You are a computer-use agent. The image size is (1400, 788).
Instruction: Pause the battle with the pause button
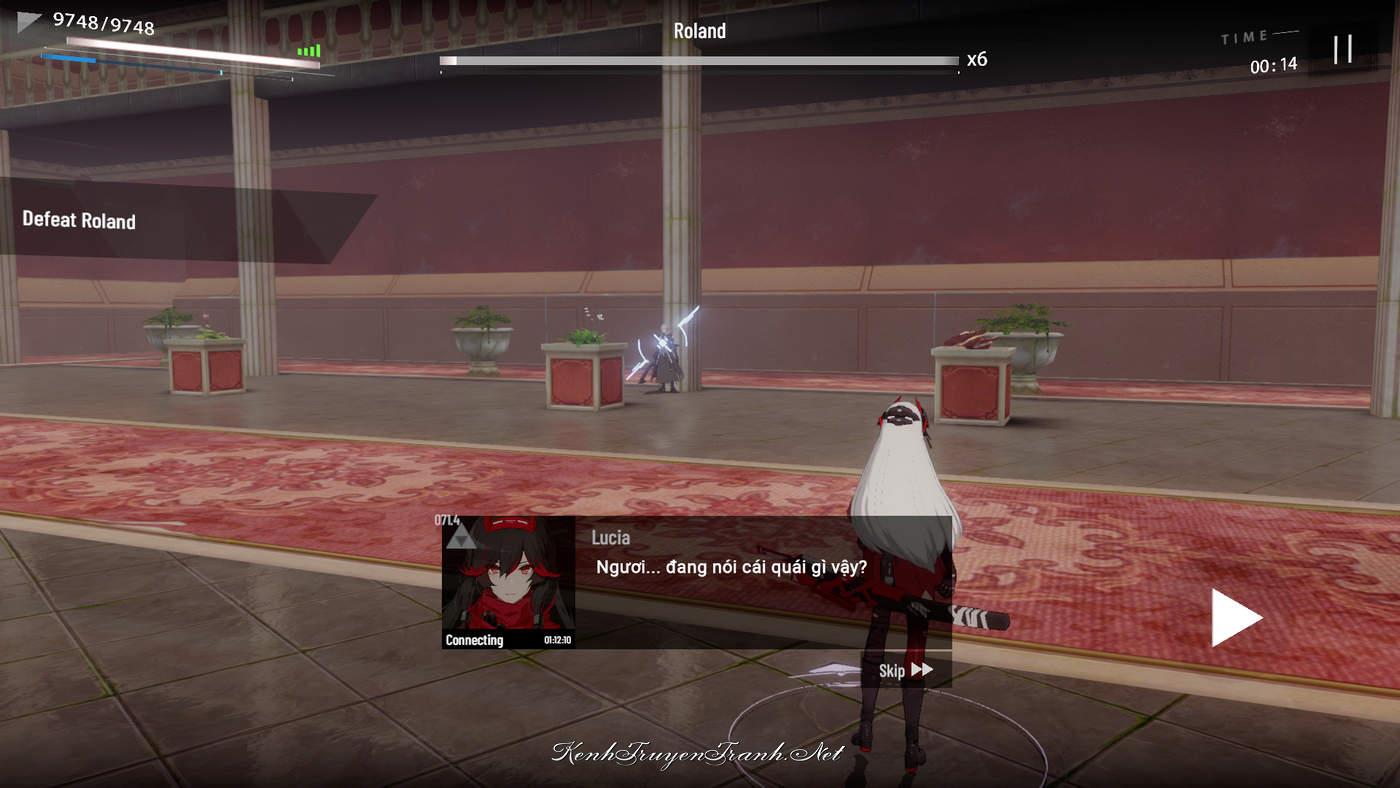[1342, 48]
